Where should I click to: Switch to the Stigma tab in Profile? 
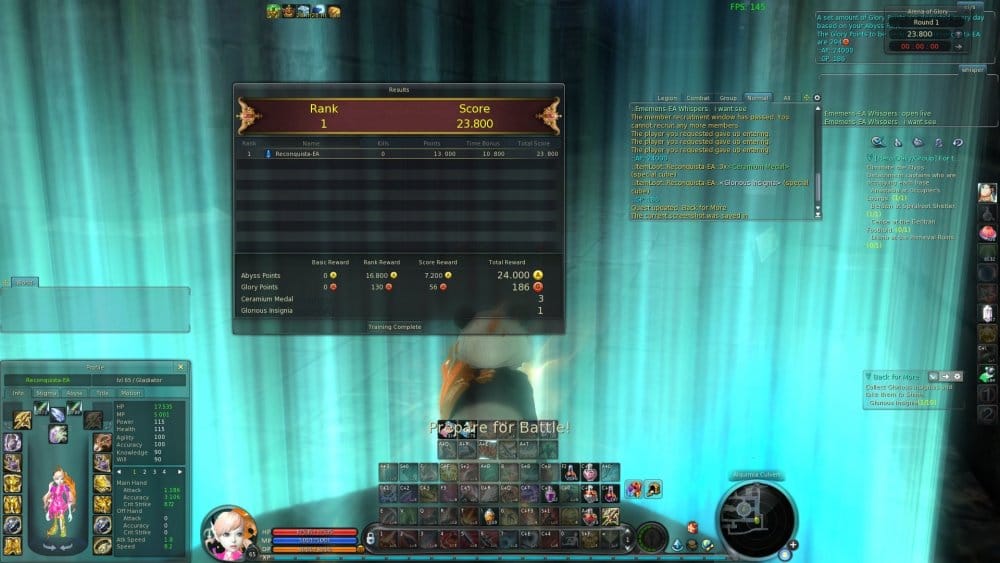click(46, 393)
